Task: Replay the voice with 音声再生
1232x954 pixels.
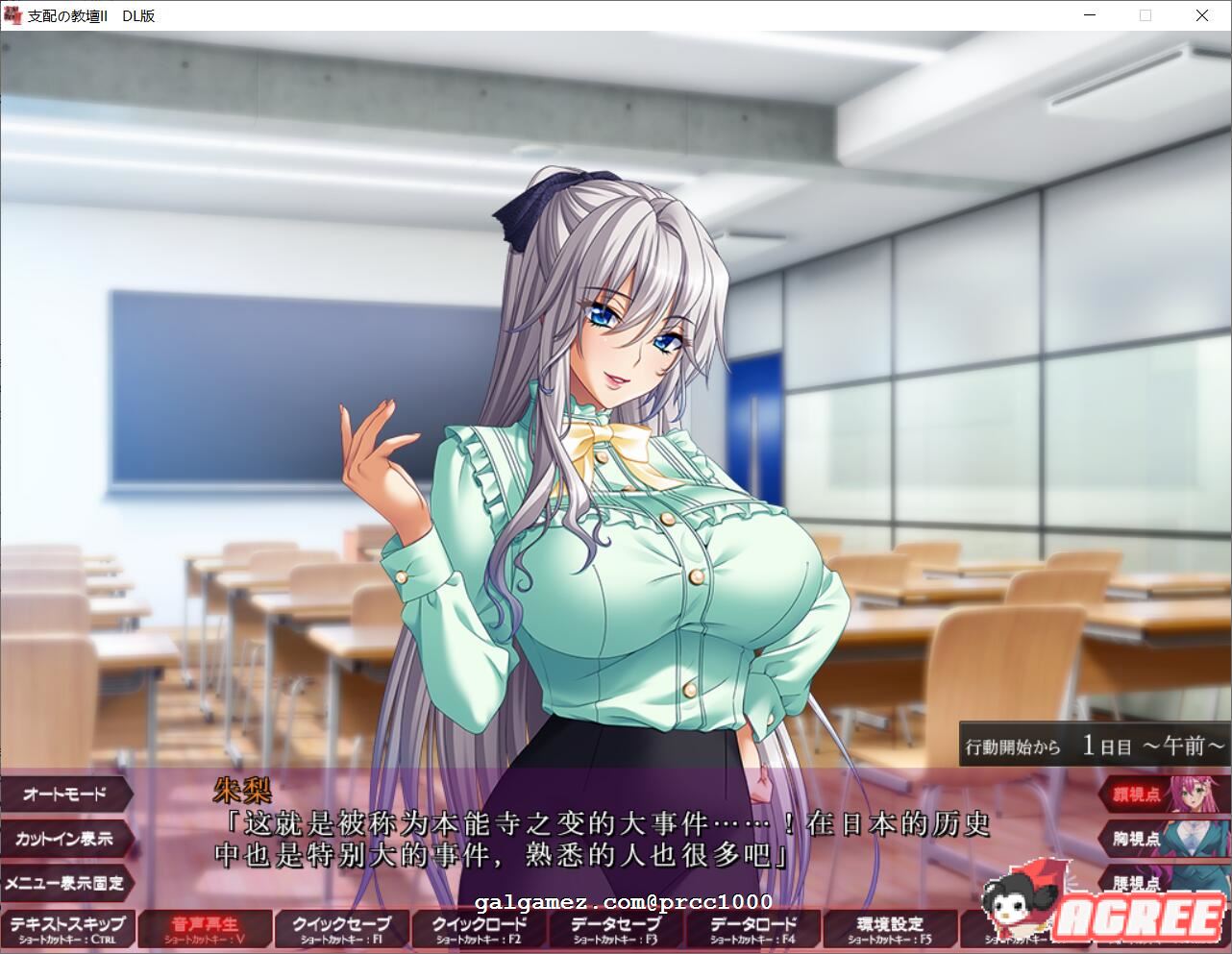Action: click(205, 928)
